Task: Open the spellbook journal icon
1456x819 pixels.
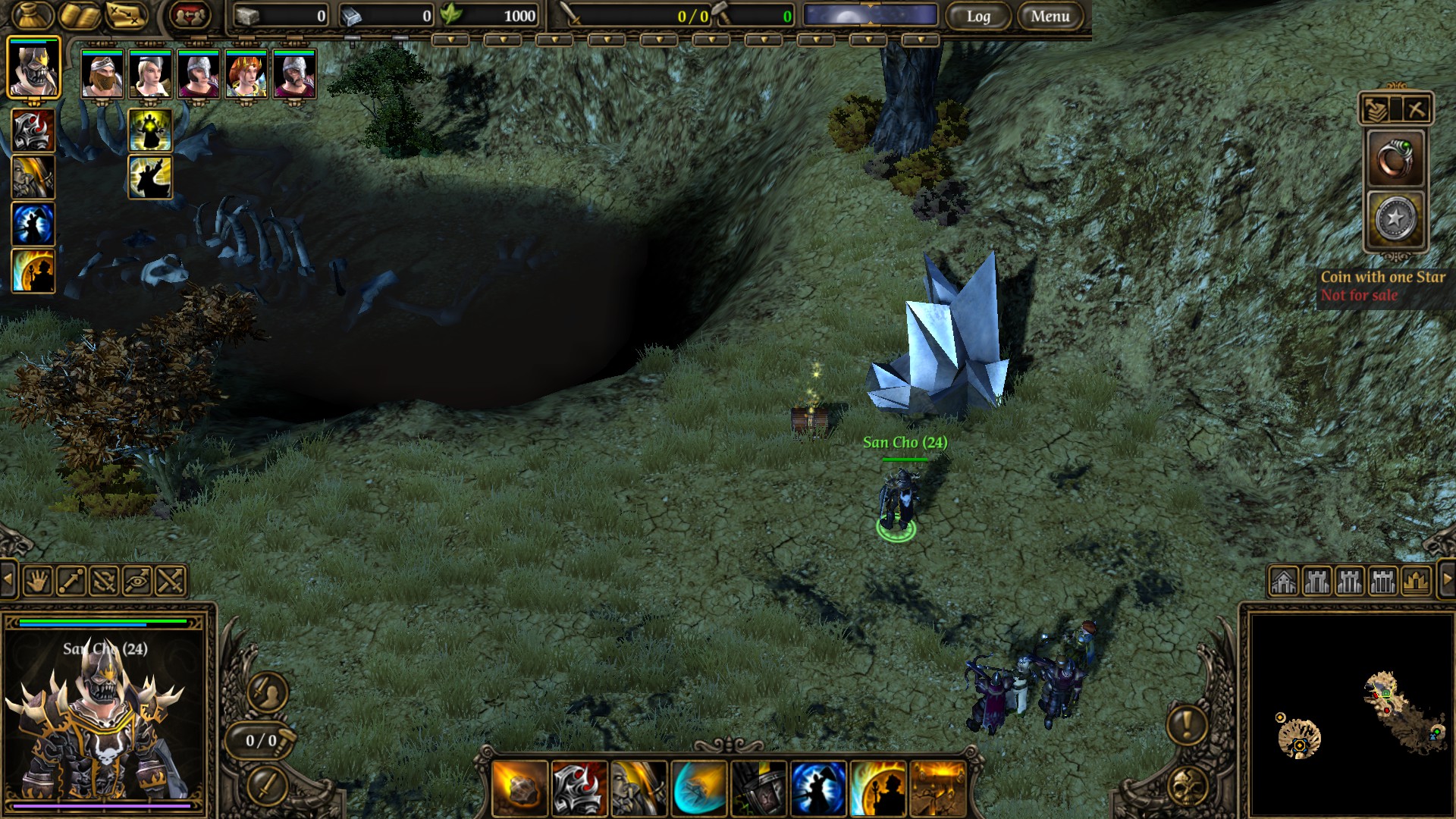Action: [80, 15]
